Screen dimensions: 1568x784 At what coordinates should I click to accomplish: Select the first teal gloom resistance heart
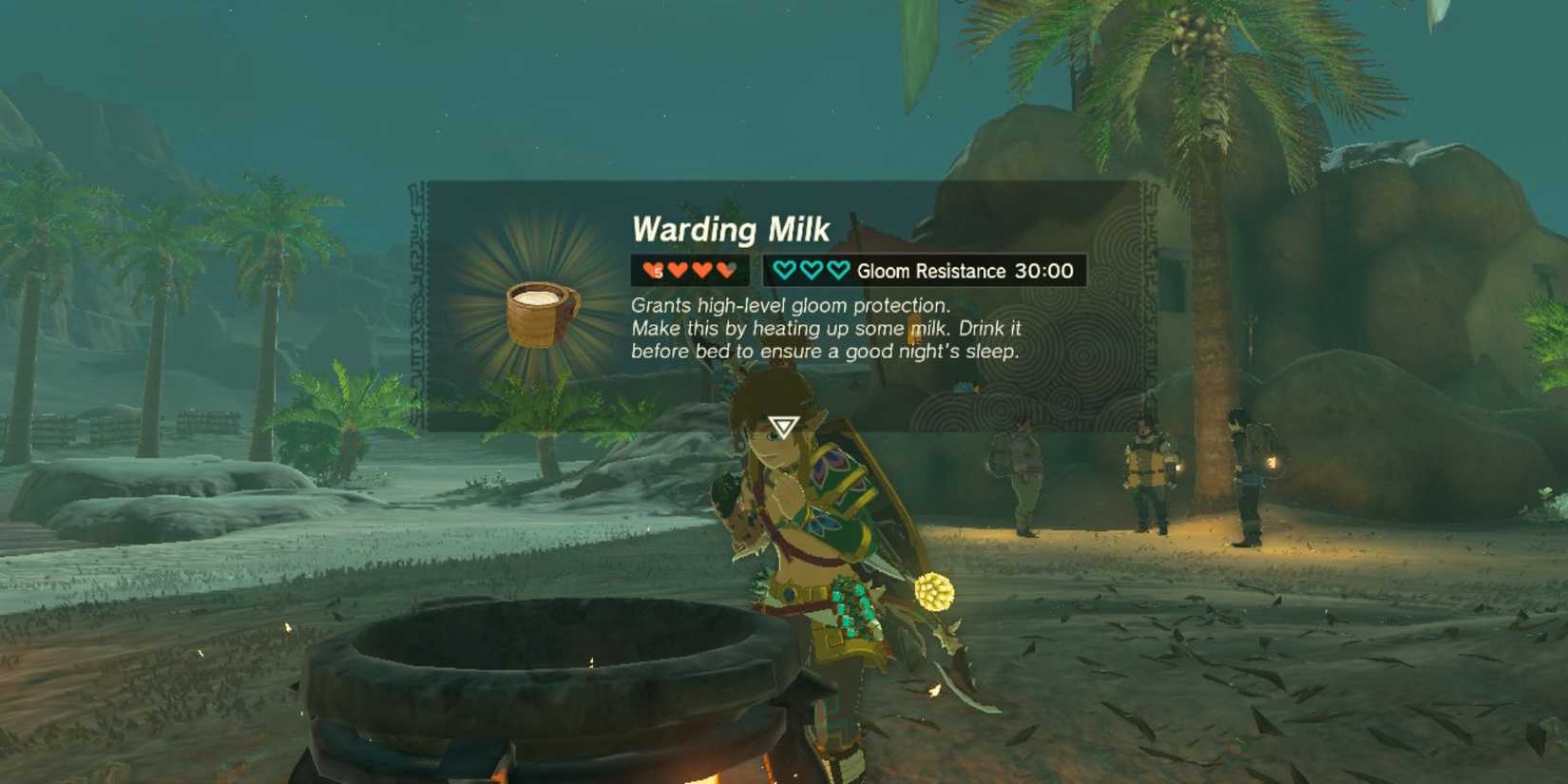tap(785, 269)
